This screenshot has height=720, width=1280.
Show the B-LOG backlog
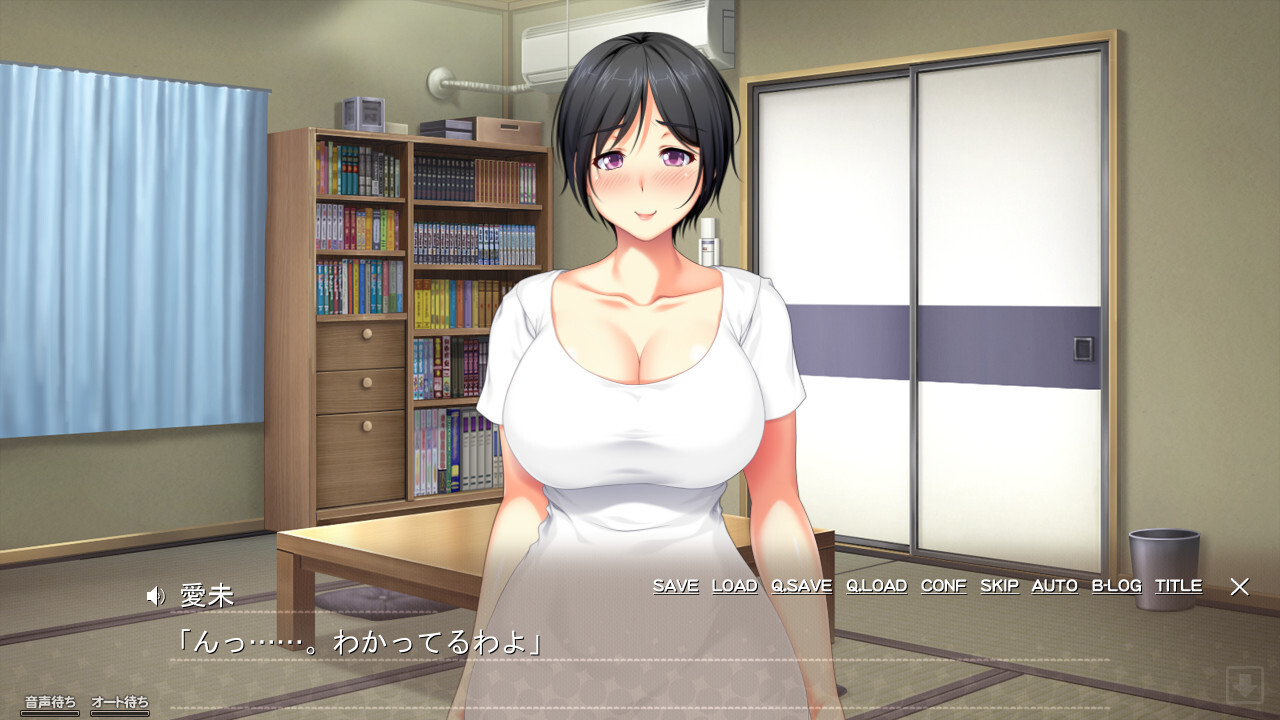point(1116,586)
